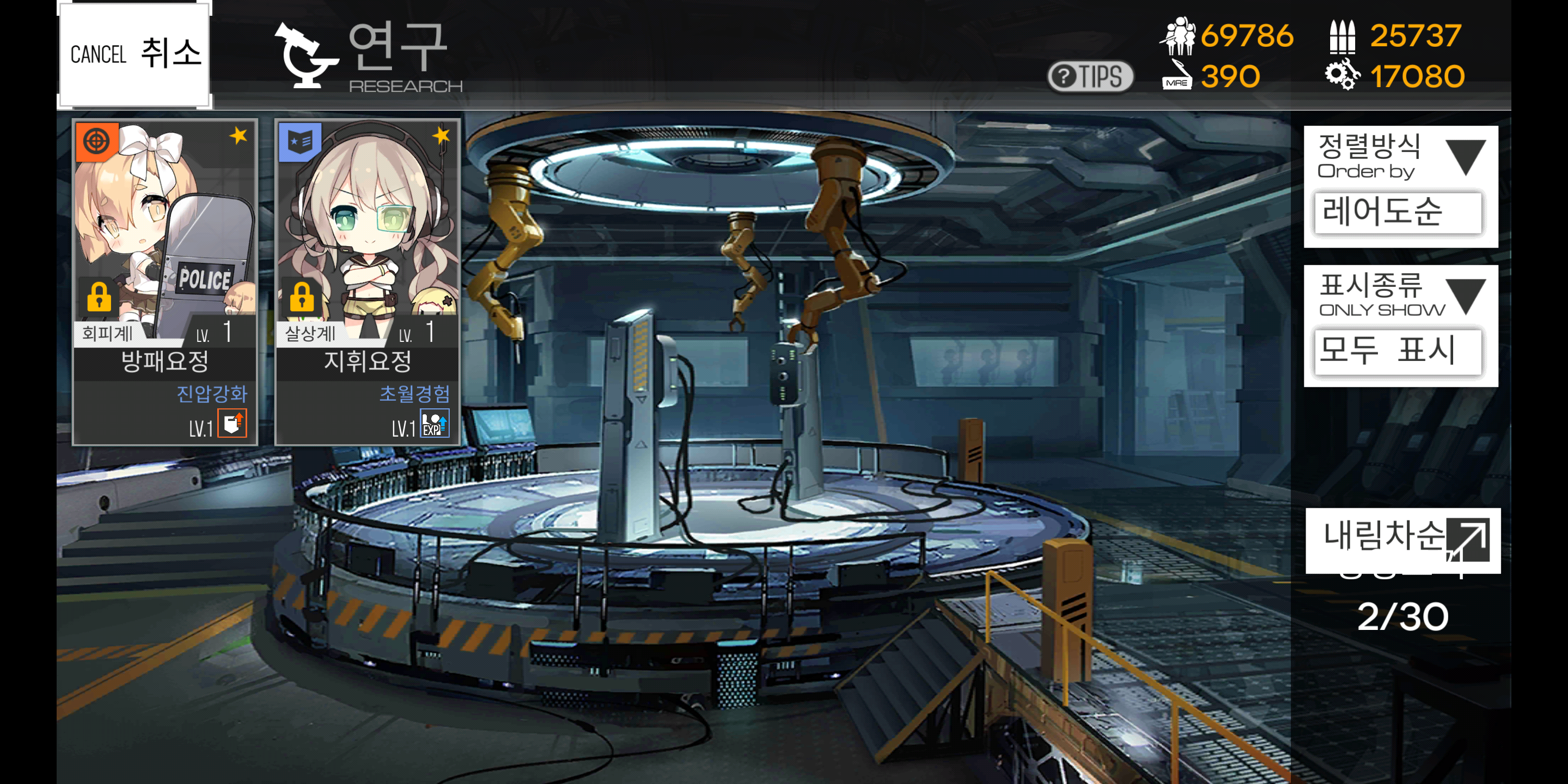Screen dimensions: 1568x784
Task: Select the 모두 표시 show-all filter
Action: coord(1398,351)
